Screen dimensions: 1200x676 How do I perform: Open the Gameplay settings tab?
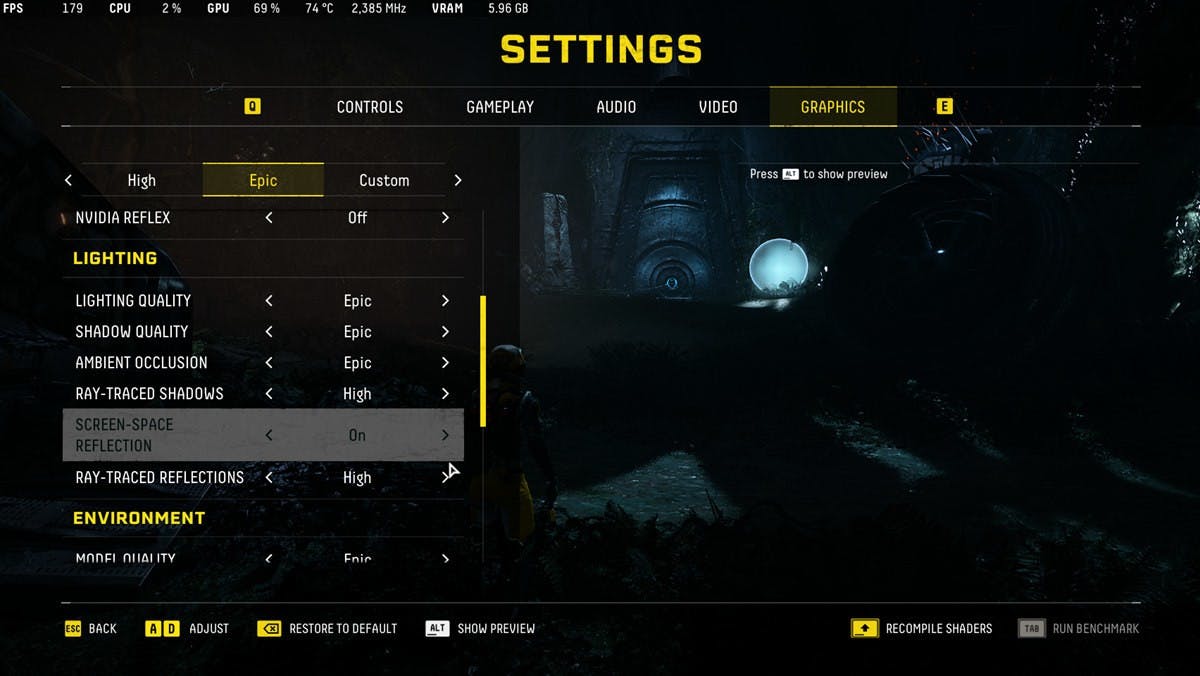click(x=500, y=107)
